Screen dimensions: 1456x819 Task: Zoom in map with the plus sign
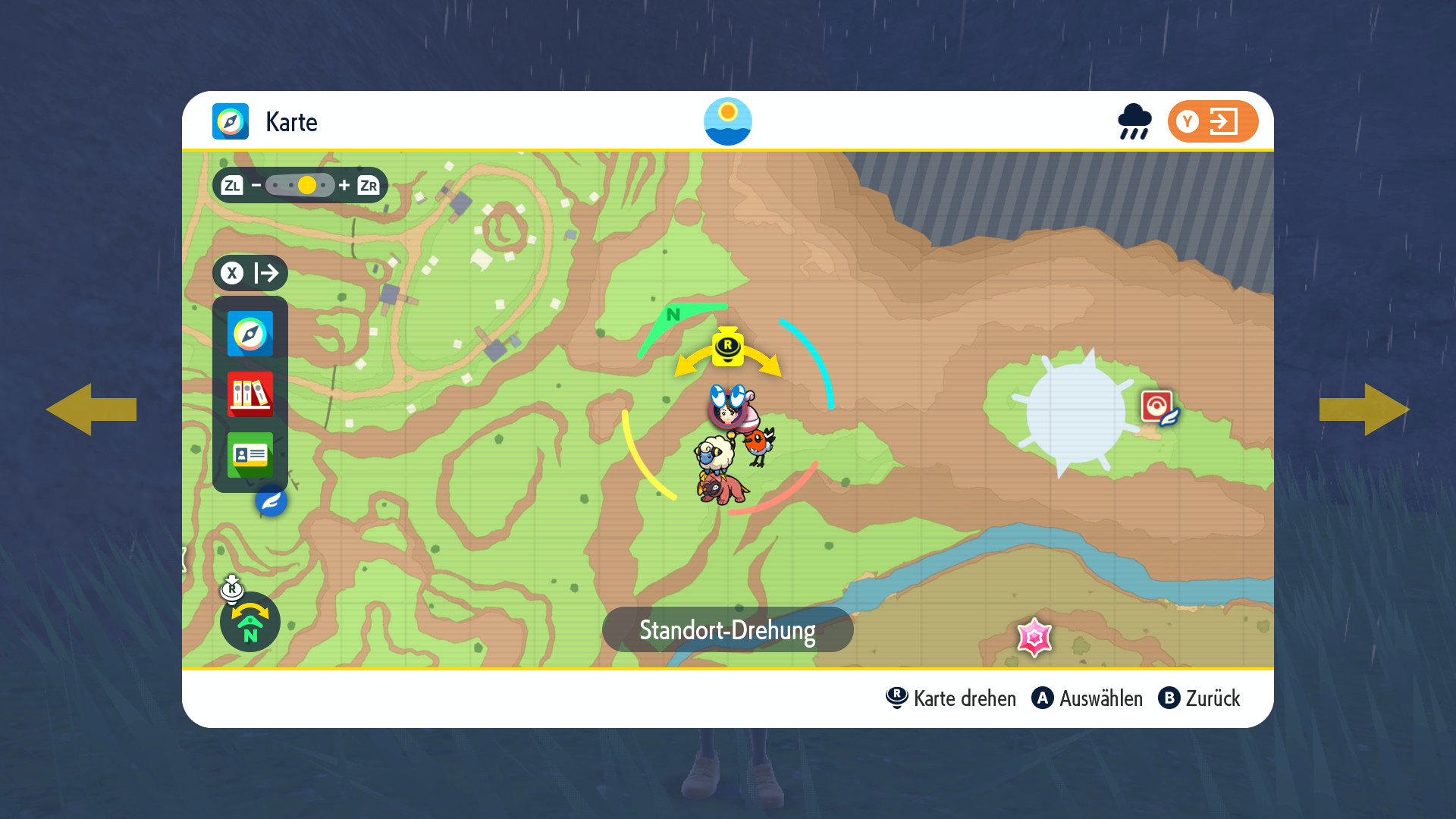(344, 185)
